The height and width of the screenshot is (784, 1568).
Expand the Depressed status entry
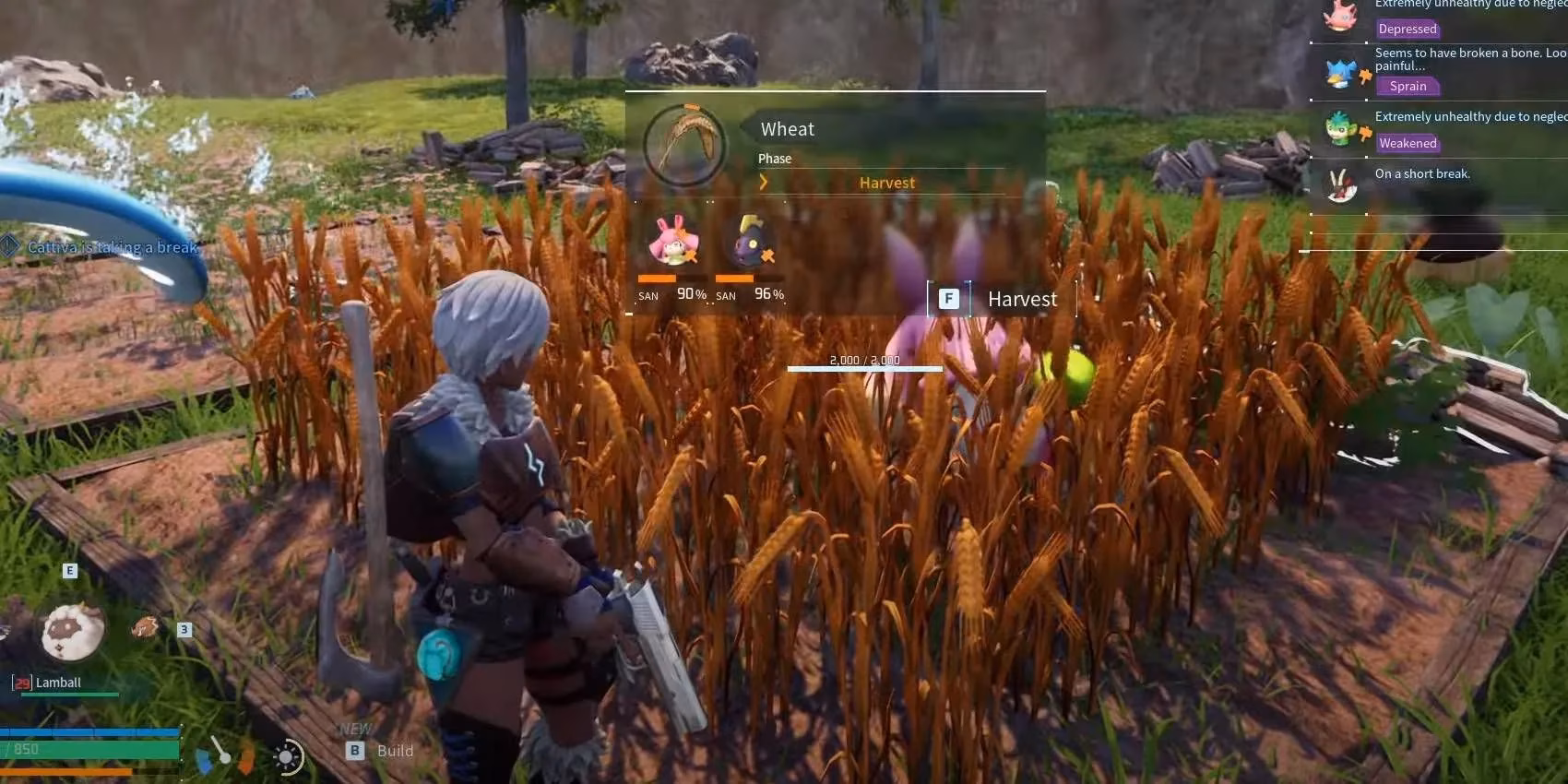[1408, 29]
